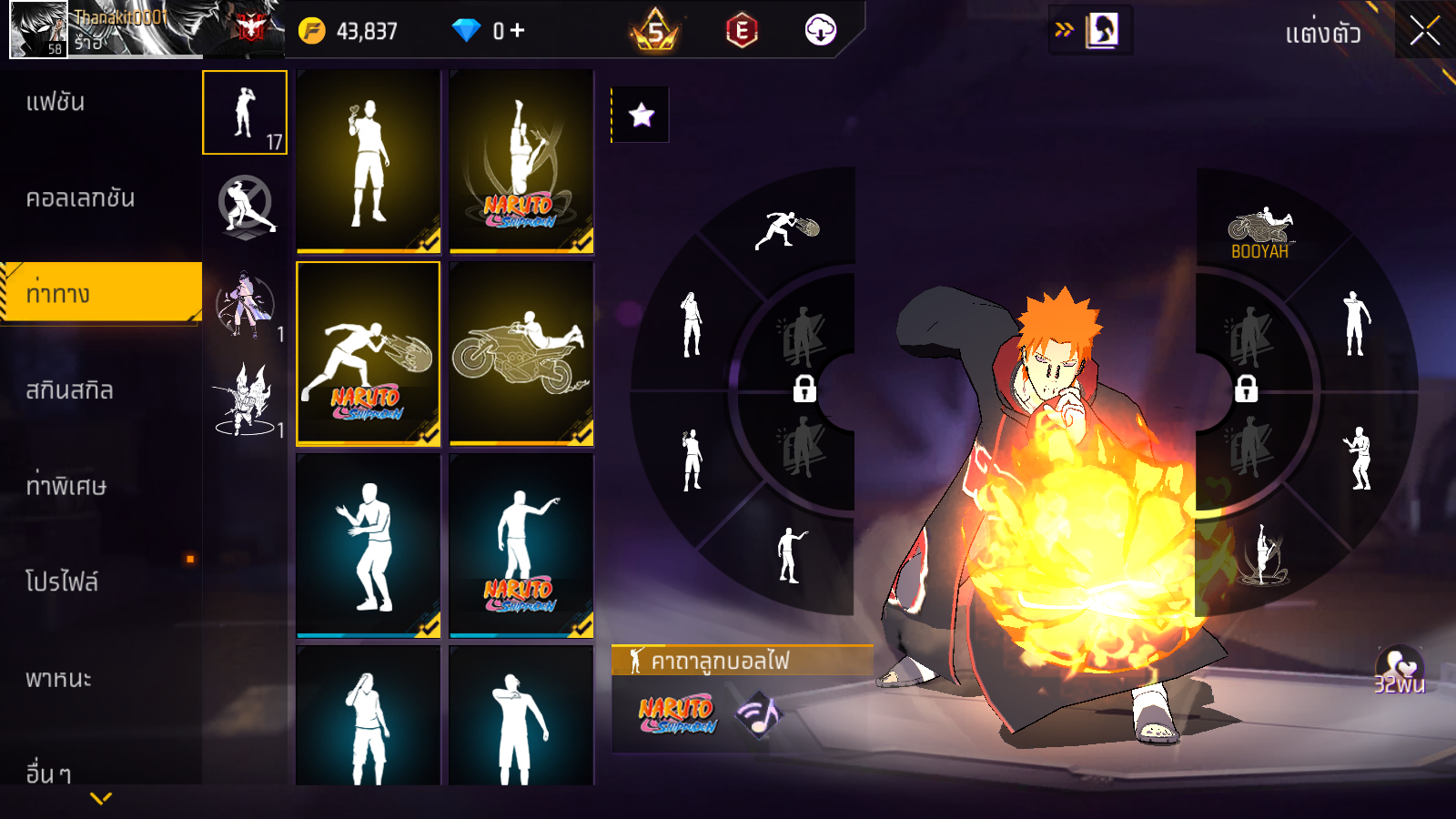Open the โปรไฟล์ profile tab
Viewport: 1456px width, 819px height.
pos(62,581)
